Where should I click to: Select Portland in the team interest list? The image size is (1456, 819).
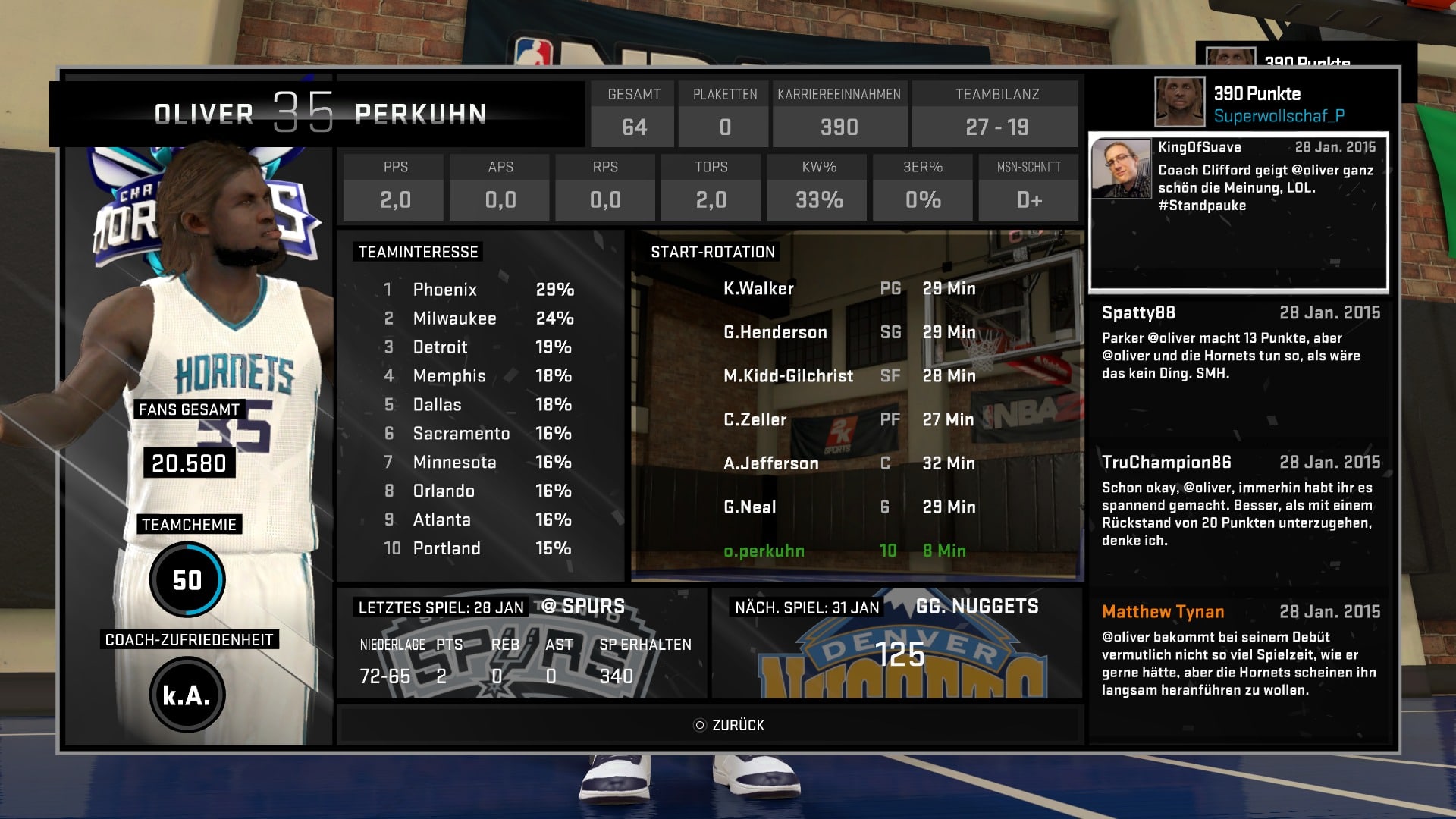point(447,548)
